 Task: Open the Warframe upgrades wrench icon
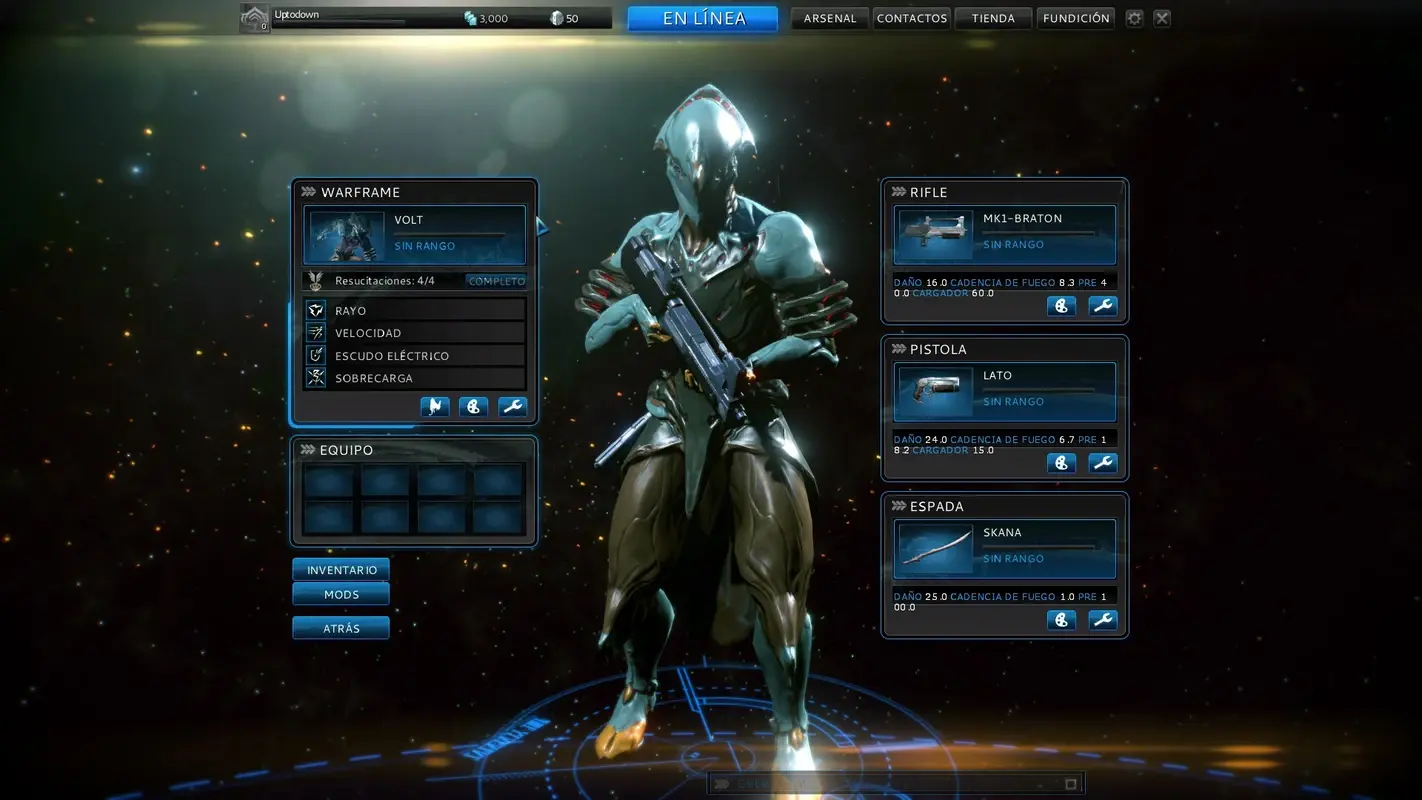point(512,407)
